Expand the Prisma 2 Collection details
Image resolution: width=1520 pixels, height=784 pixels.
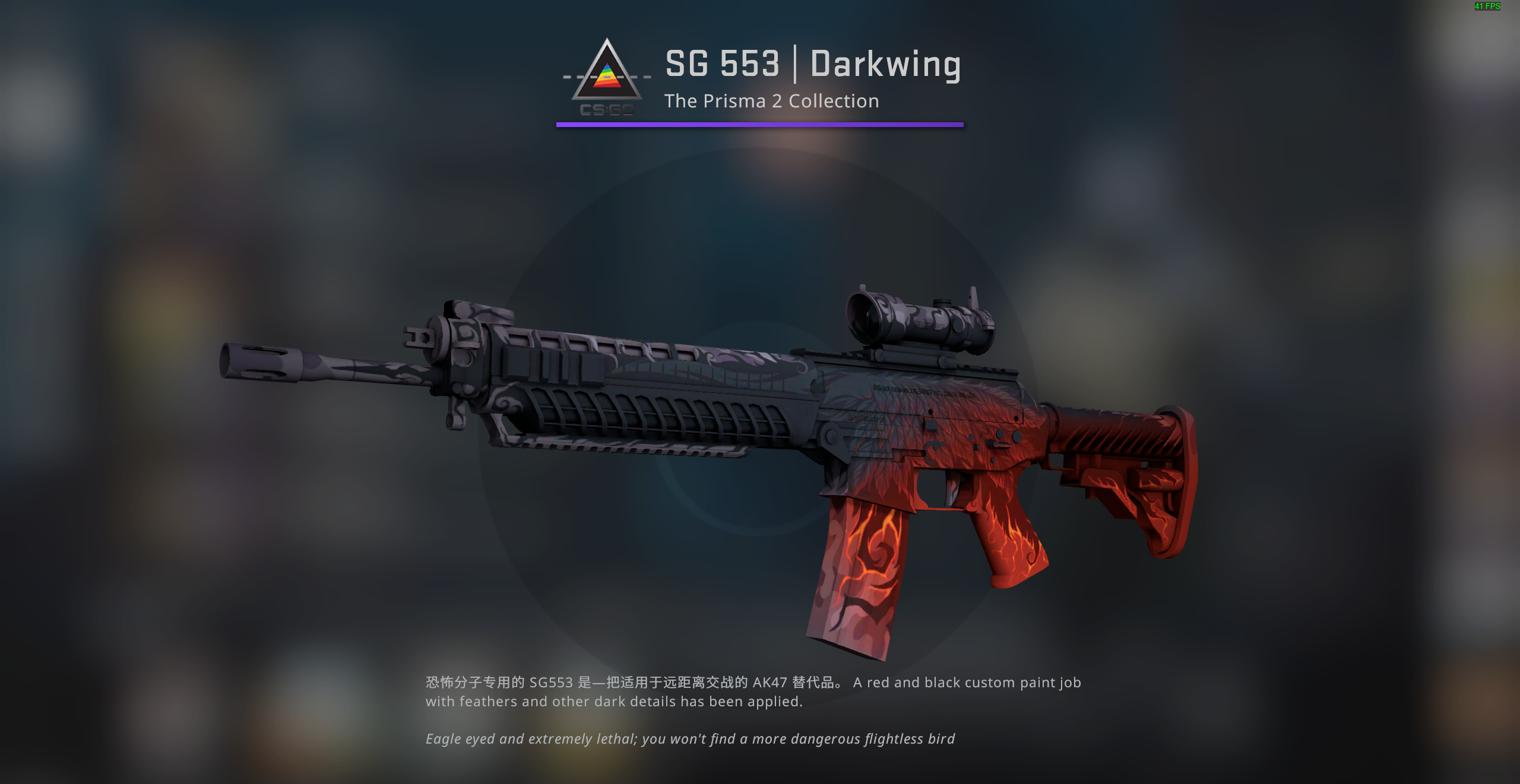[771, 101]
